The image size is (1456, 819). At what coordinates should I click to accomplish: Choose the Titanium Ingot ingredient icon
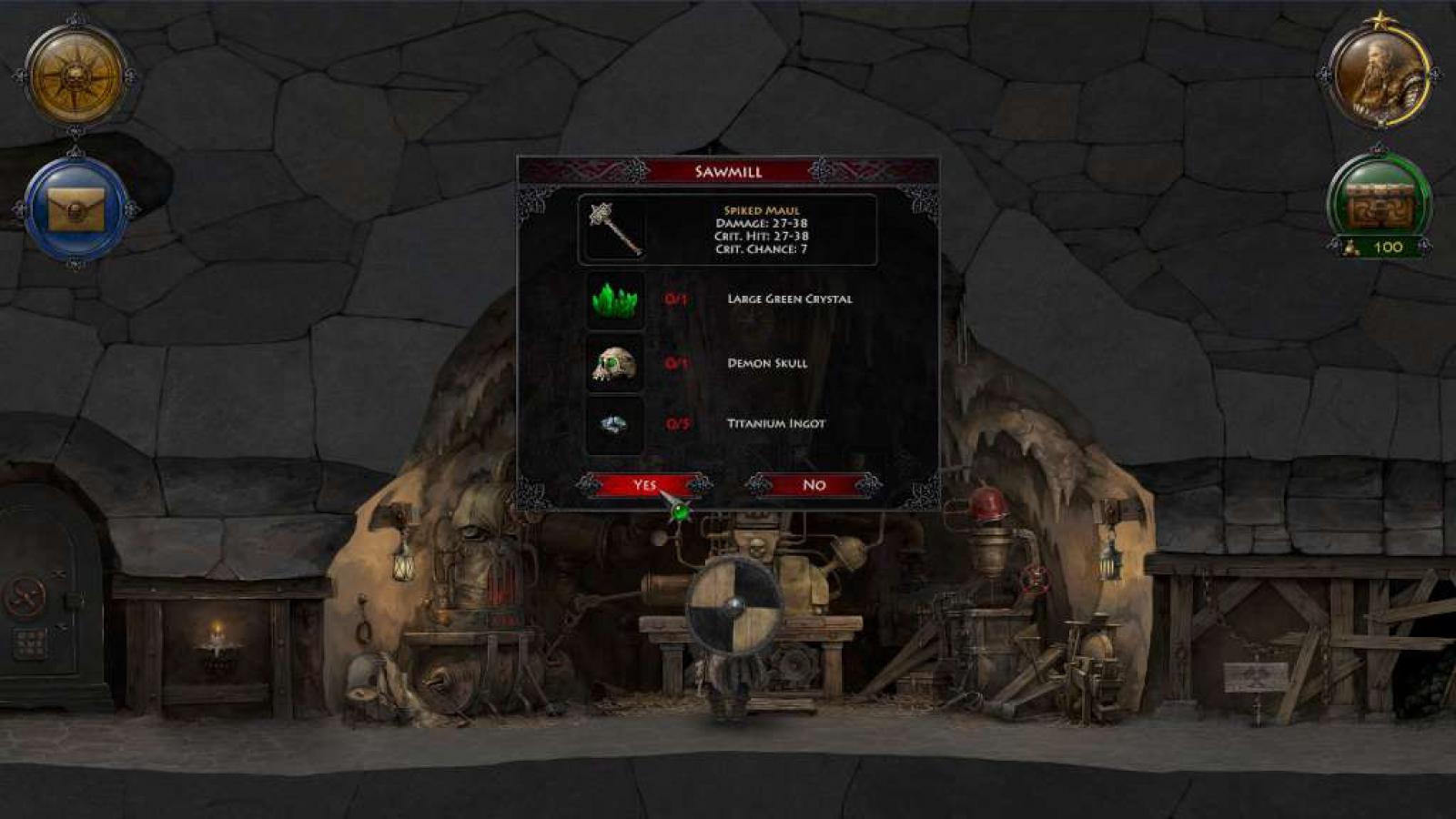pyautogui.click(x=615, y=424)
